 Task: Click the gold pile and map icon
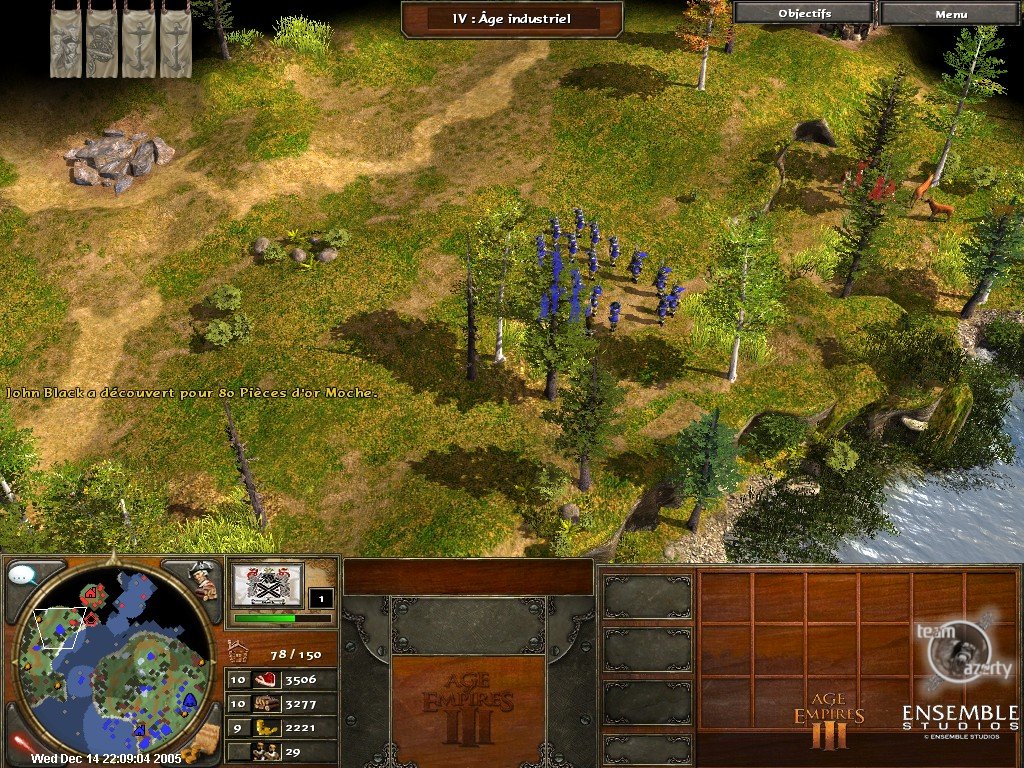203,739
